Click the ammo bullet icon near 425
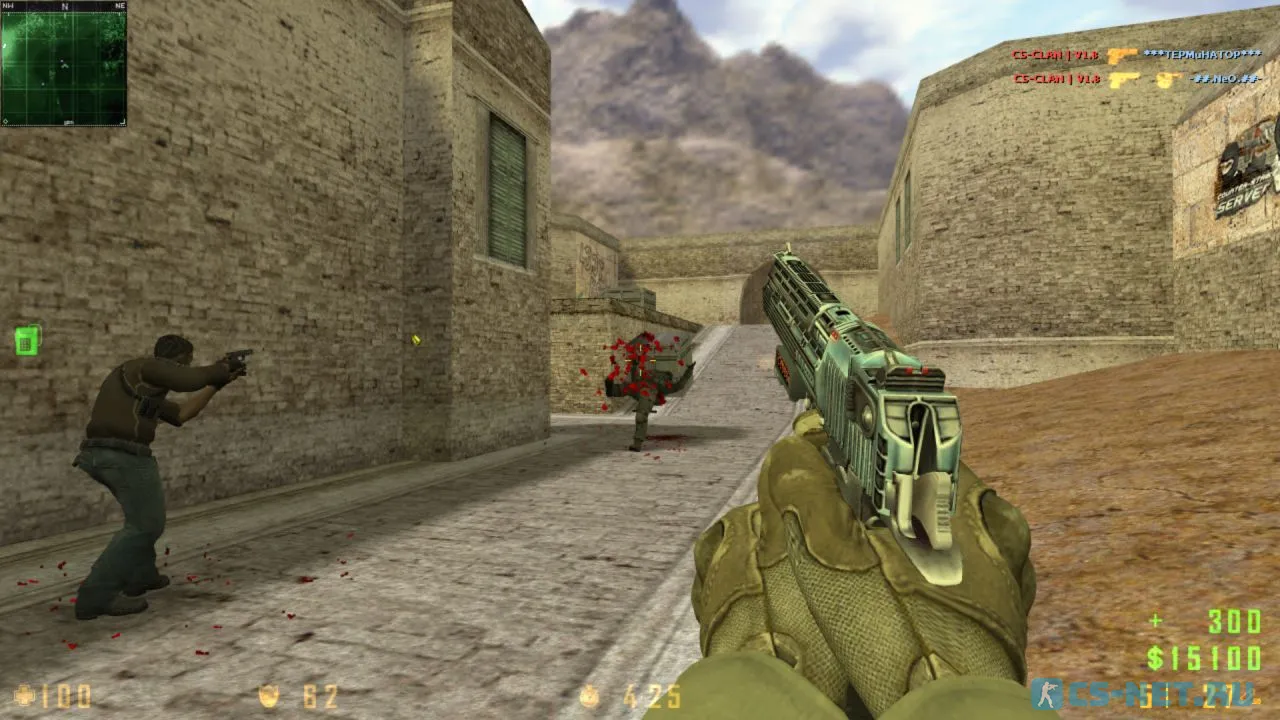This screenshot has width=1280, height=720. [x=590, y=695]
